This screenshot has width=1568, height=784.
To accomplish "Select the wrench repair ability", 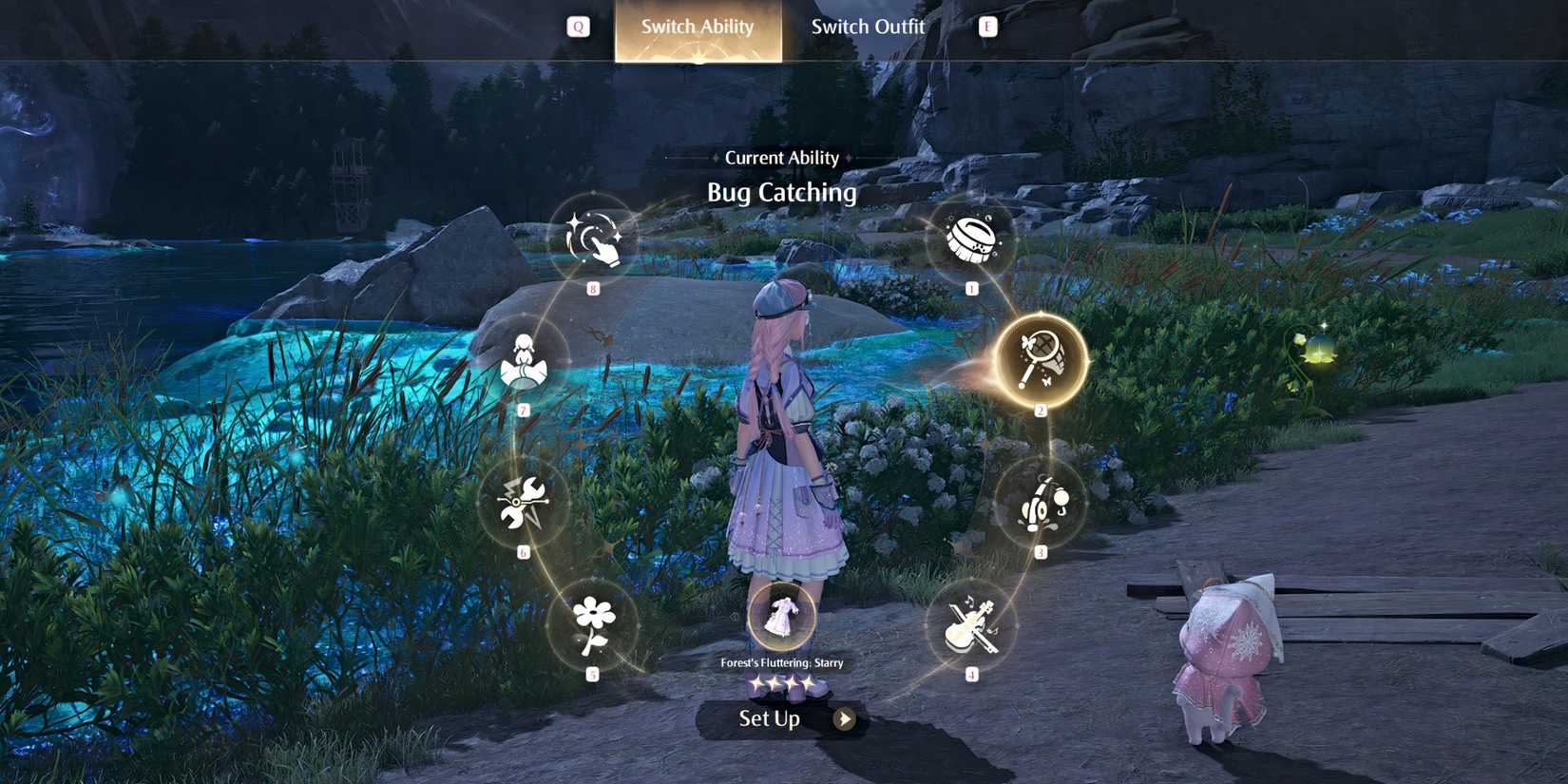I will click(x=521, y=504).
